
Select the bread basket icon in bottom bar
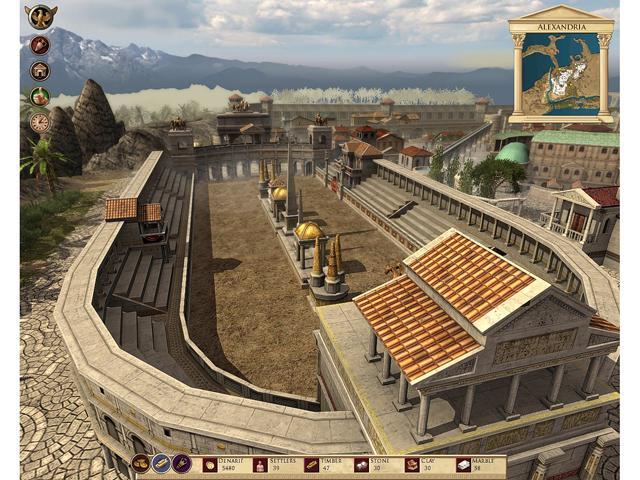coord(141,464)
